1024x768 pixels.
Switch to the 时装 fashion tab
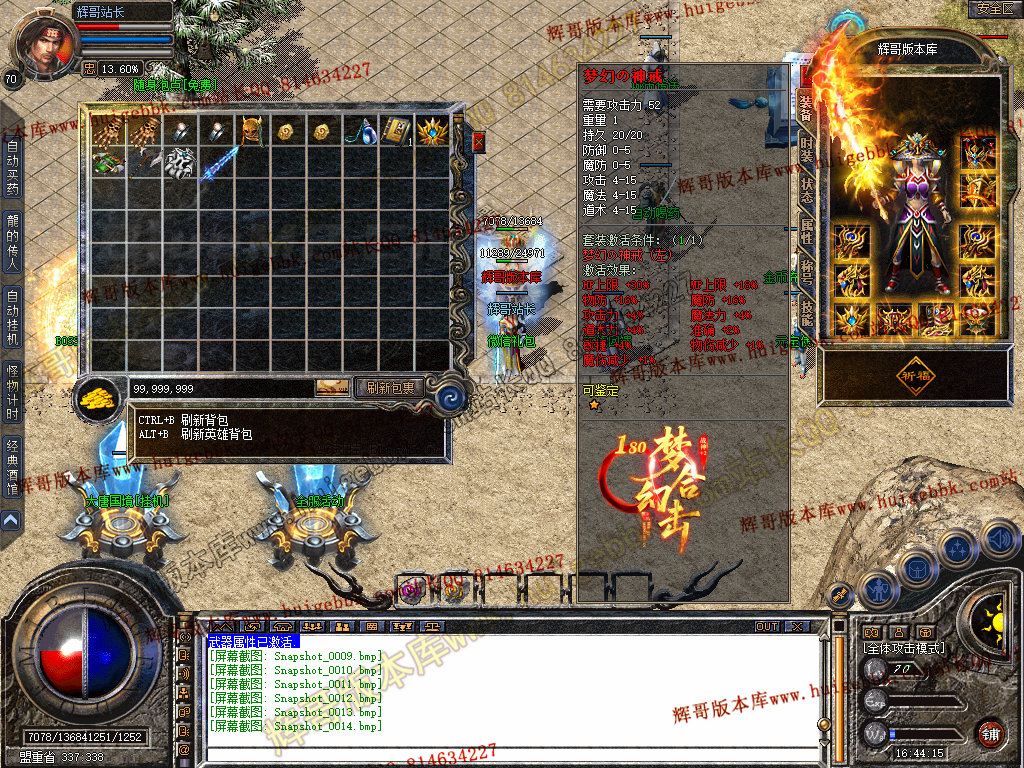pos(806,150)
